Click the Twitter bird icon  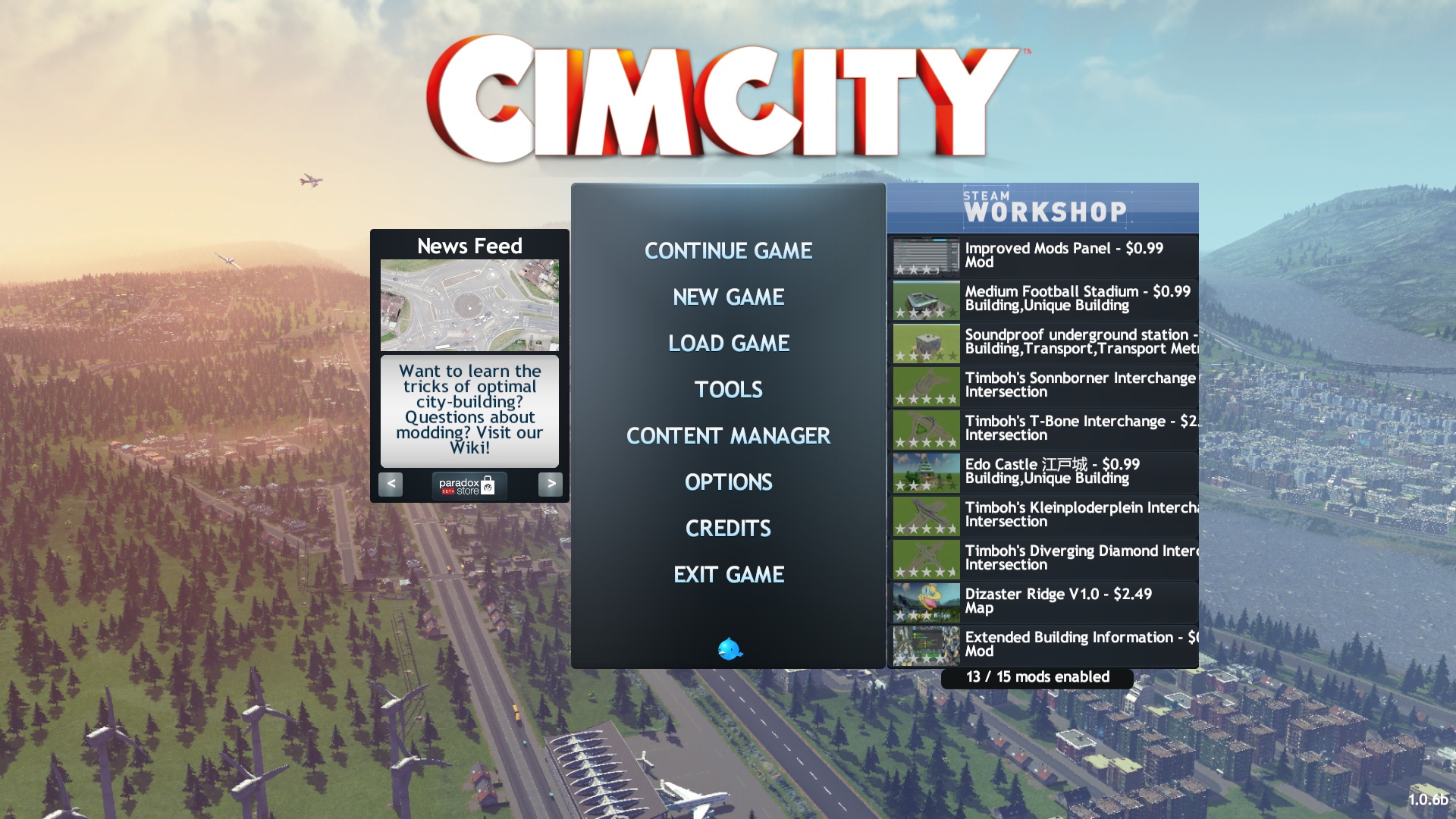coord(729,649)
